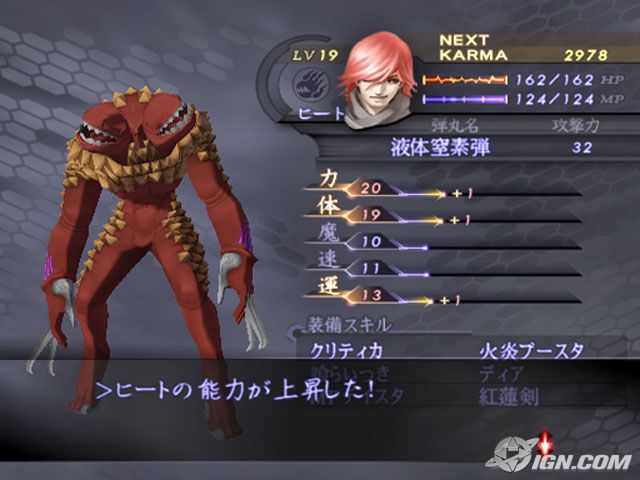Select the クリティカ equipped skill
The height and width of the screenshot is (480, 640).
(347, 351)
